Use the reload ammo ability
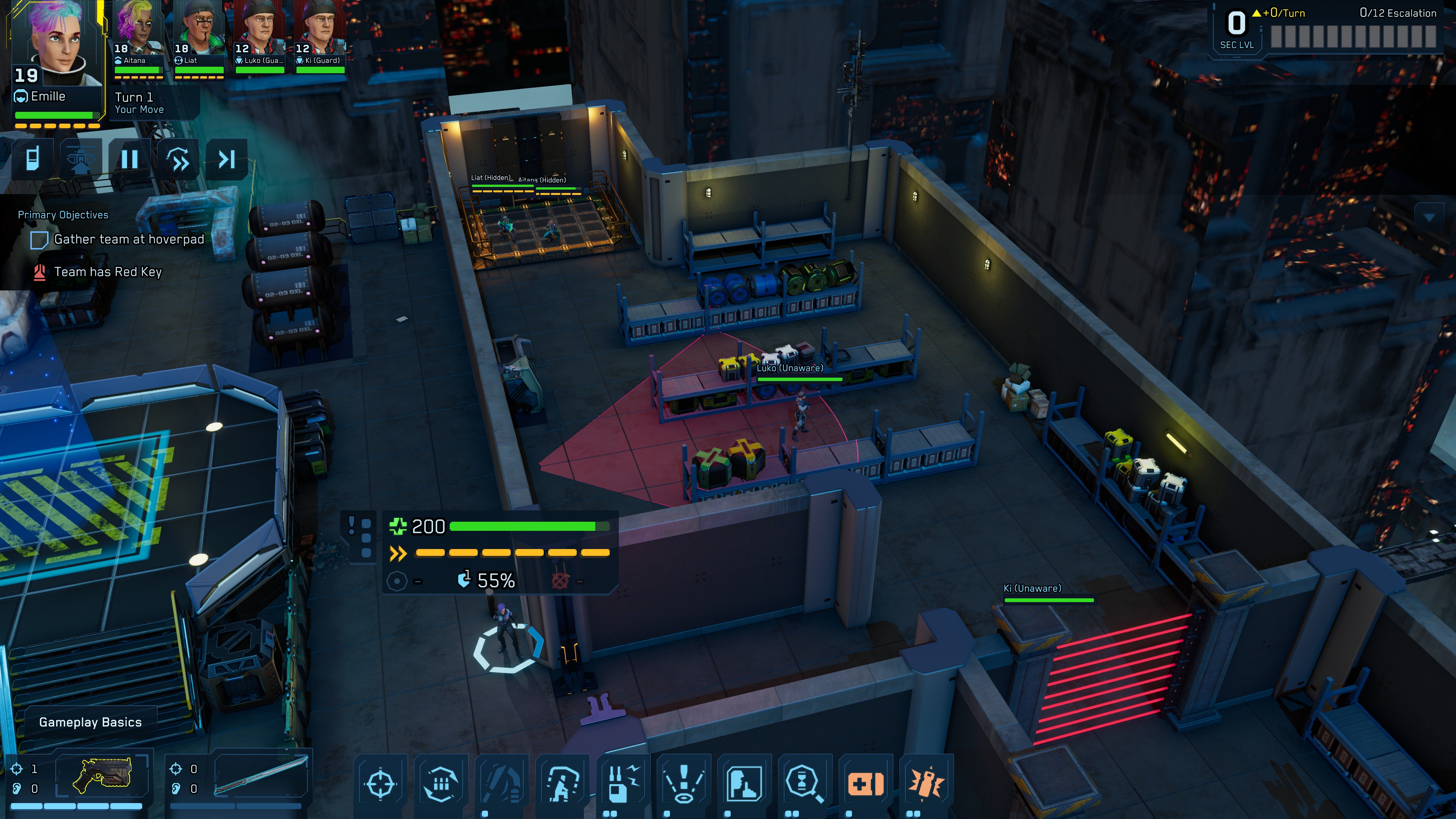The width and height of the screenshot is (1456, 819). [x=441, y=783]
